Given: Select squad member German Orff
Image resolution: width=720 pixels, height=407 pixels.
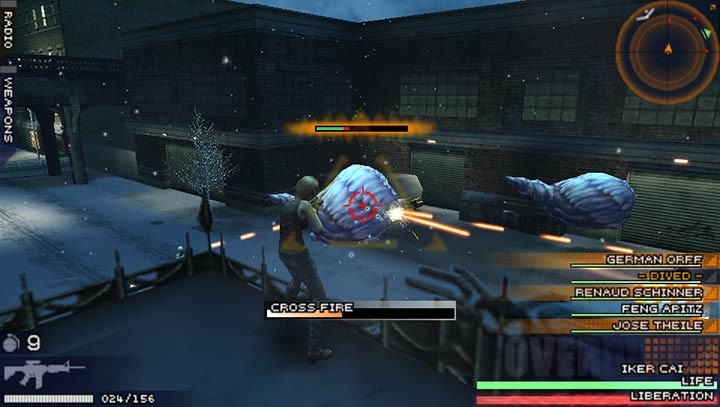Looking at the screenshot, I should [x=653, y=259].
